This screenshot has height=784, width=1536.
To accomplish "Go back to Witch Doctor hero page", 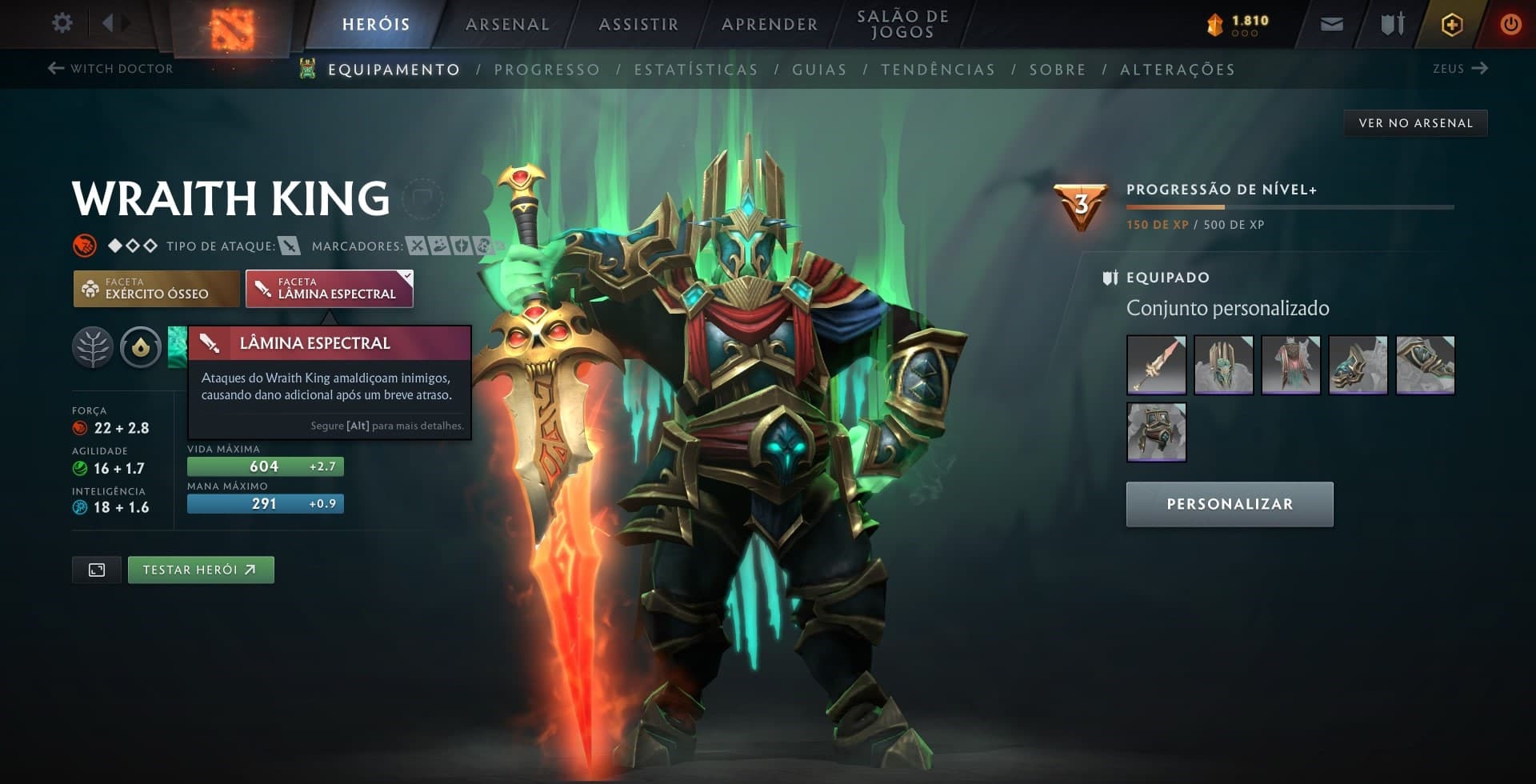I will coord(111,69).
